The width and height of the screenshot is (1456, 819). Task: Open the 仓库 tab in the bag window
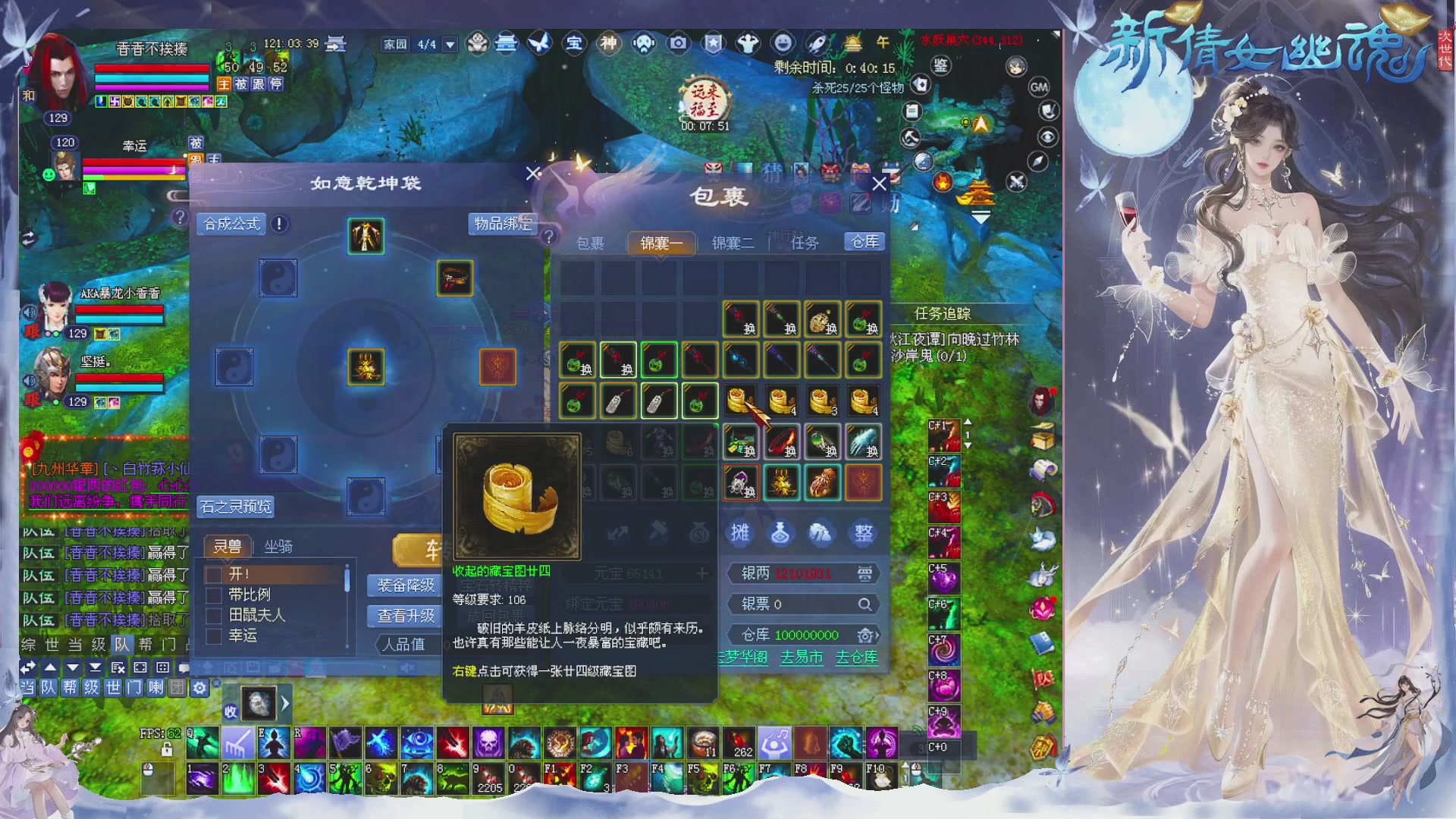coord(864,242)
